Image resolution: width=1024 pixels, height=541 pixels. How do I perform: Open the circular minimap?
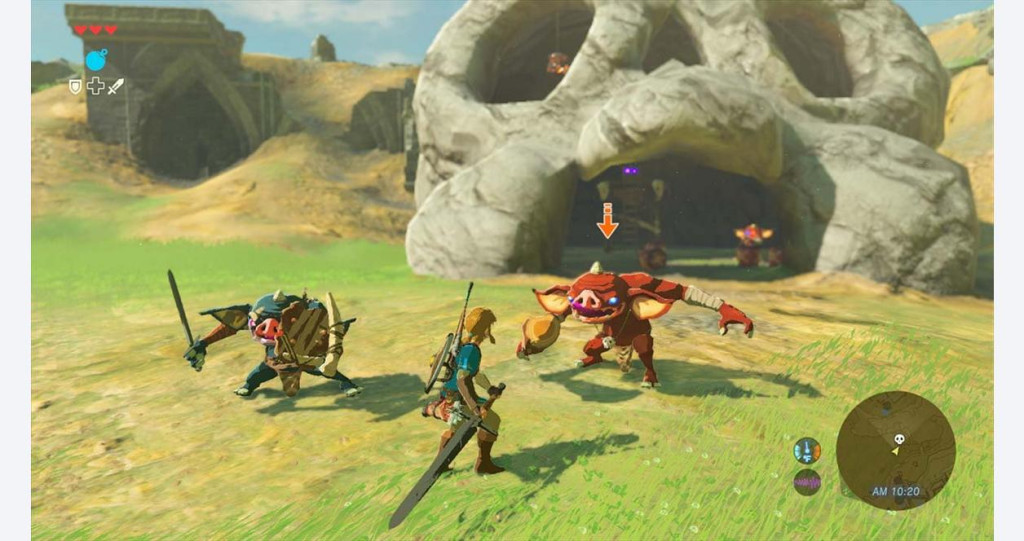coord(895,449)
